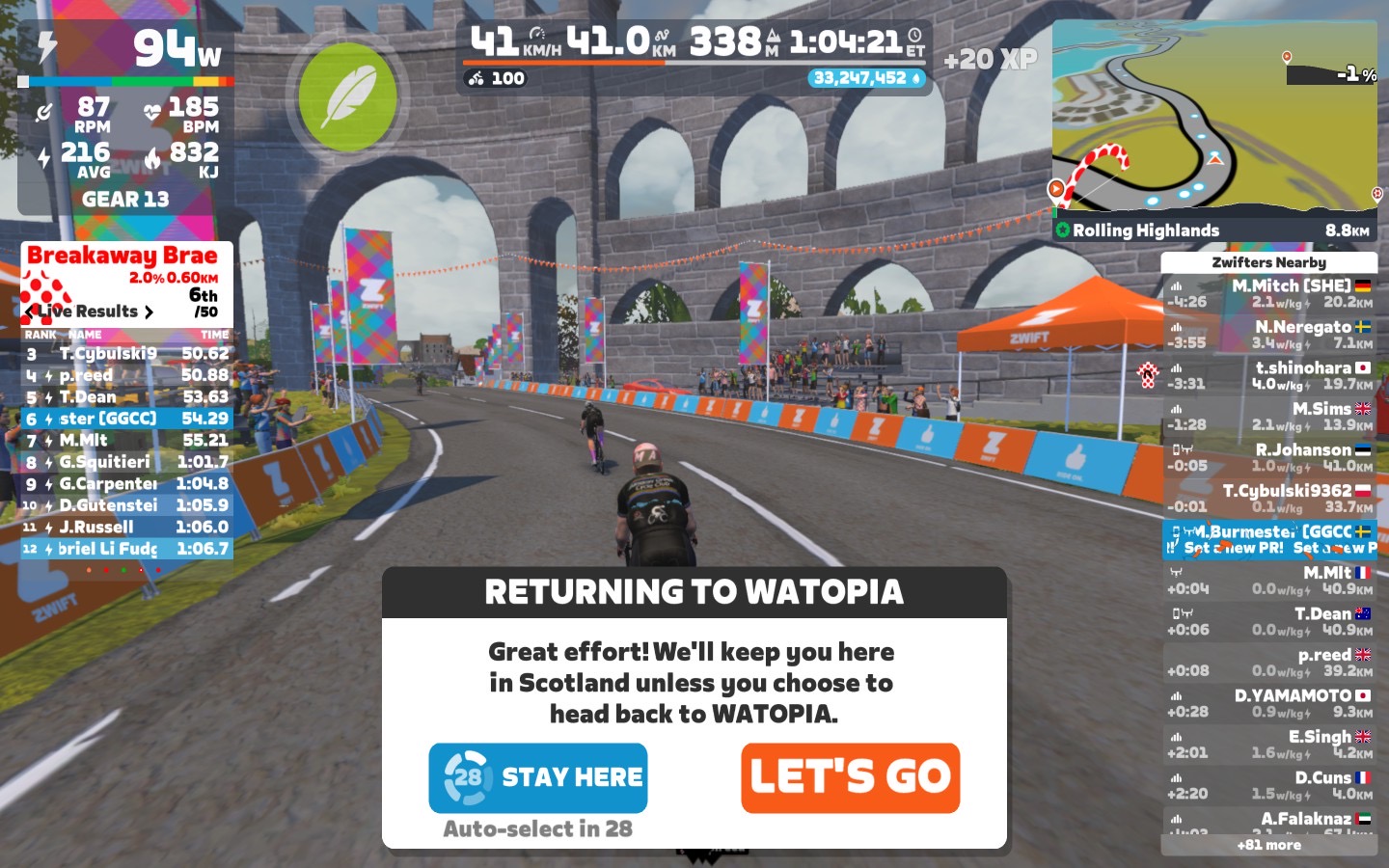Screen dimensions: 1389x868
Task: Click the Breakaway Brae segment header
Action: pos(123,256)
